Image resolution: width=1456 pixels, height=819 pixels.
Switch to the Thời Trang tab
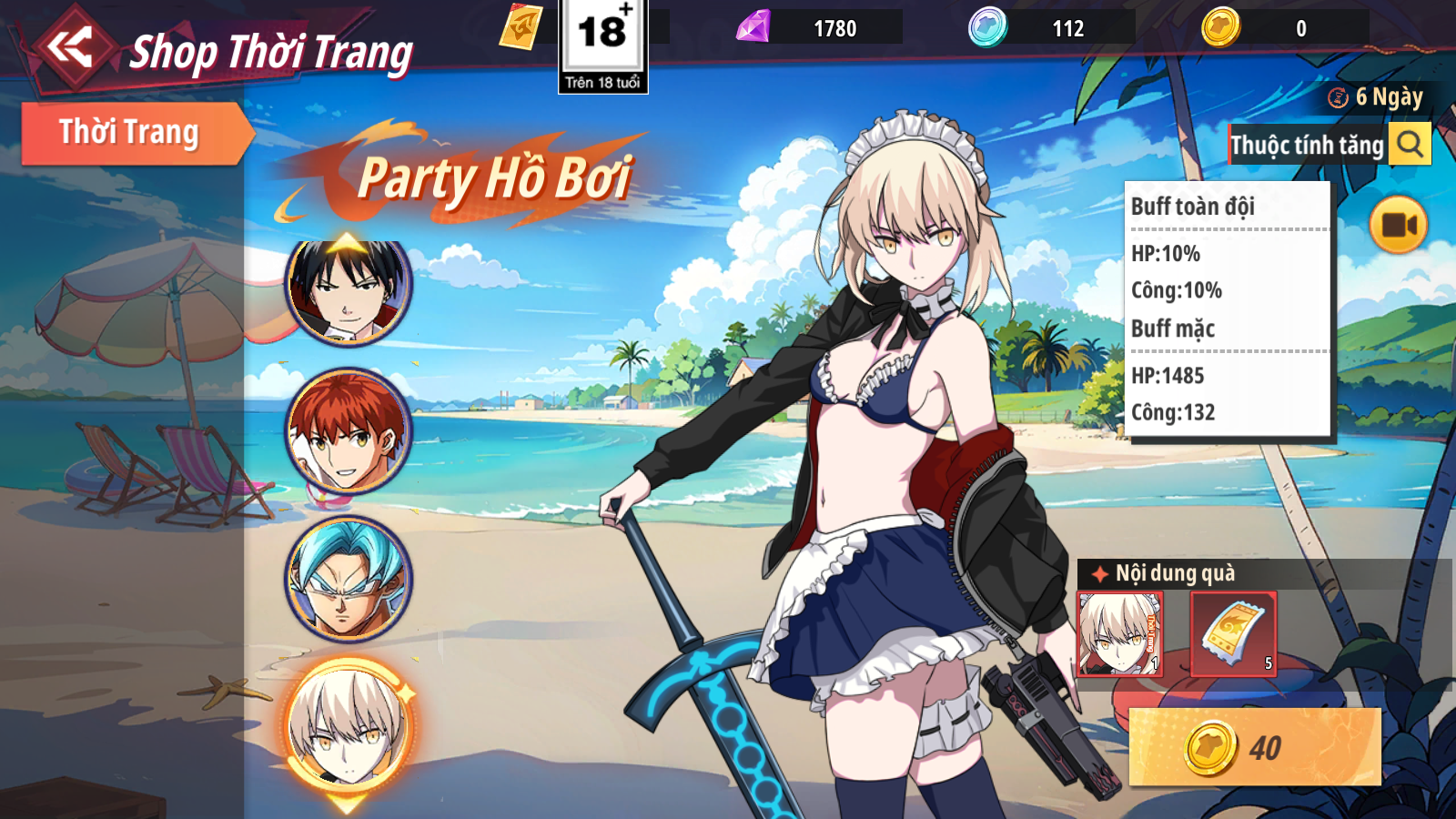130,133
